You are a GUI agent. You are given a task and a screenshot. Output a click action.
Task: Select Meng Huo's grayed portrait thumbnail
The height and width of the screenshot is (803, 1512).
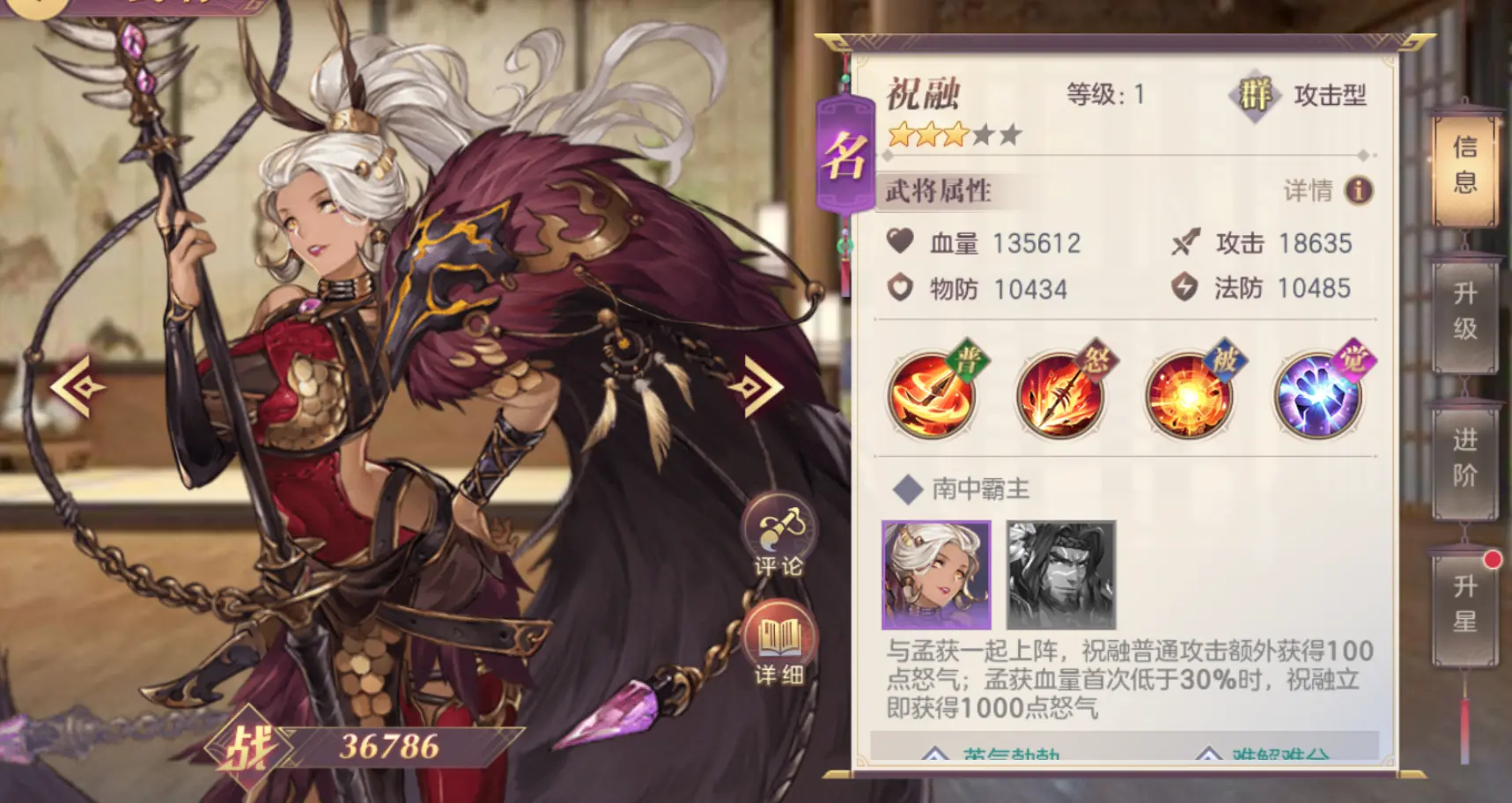[x=1058, y=576]
